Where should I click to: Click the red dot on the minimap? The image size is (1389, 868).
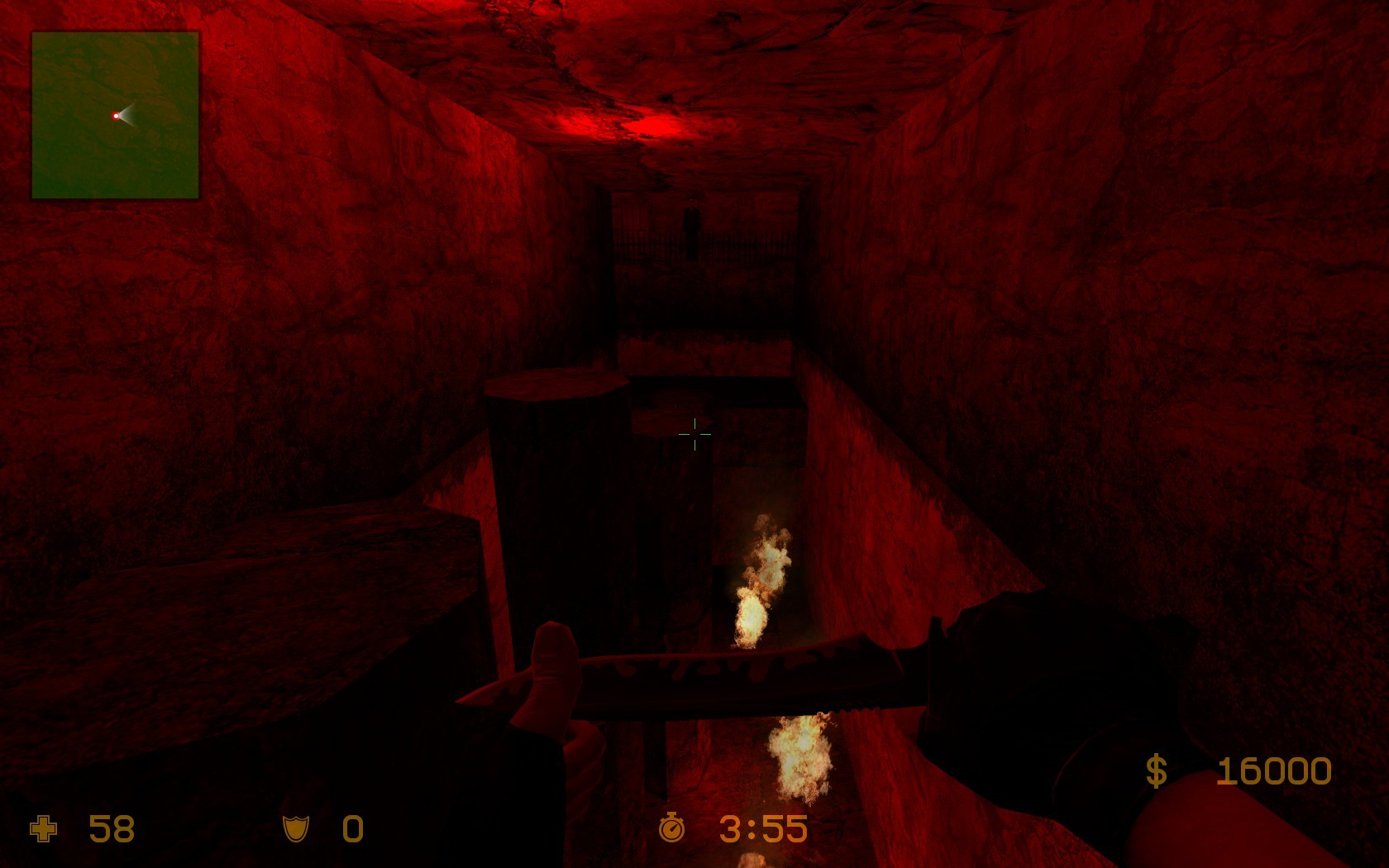115,116
